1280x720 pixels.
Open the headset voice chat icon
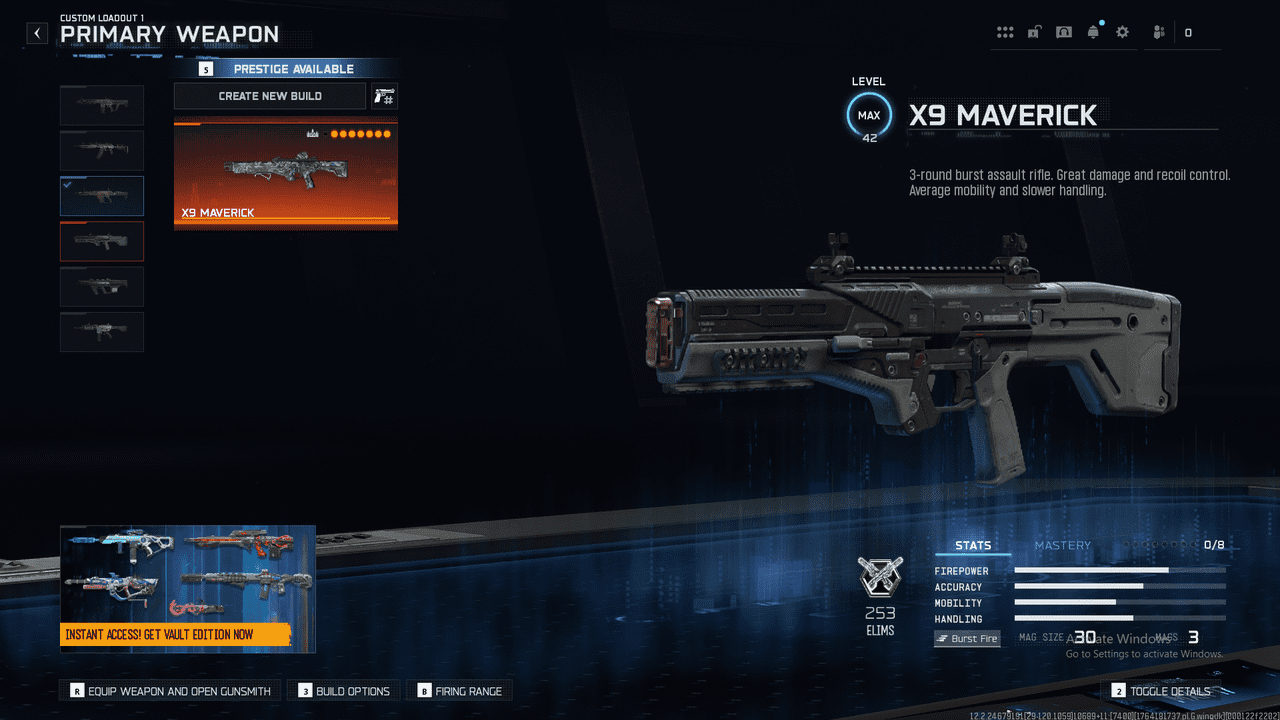1064,33
